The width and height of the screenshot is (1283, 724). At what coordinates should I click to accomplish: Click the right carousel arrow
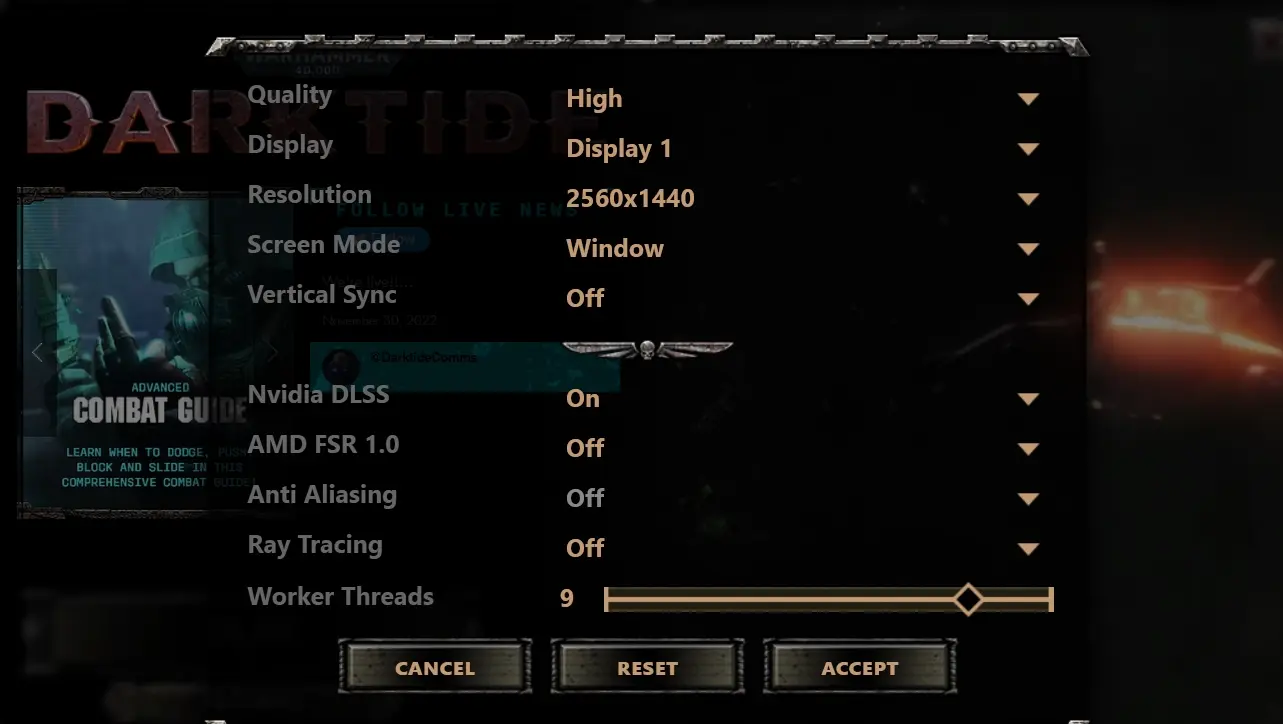click(x=271, y=352)
